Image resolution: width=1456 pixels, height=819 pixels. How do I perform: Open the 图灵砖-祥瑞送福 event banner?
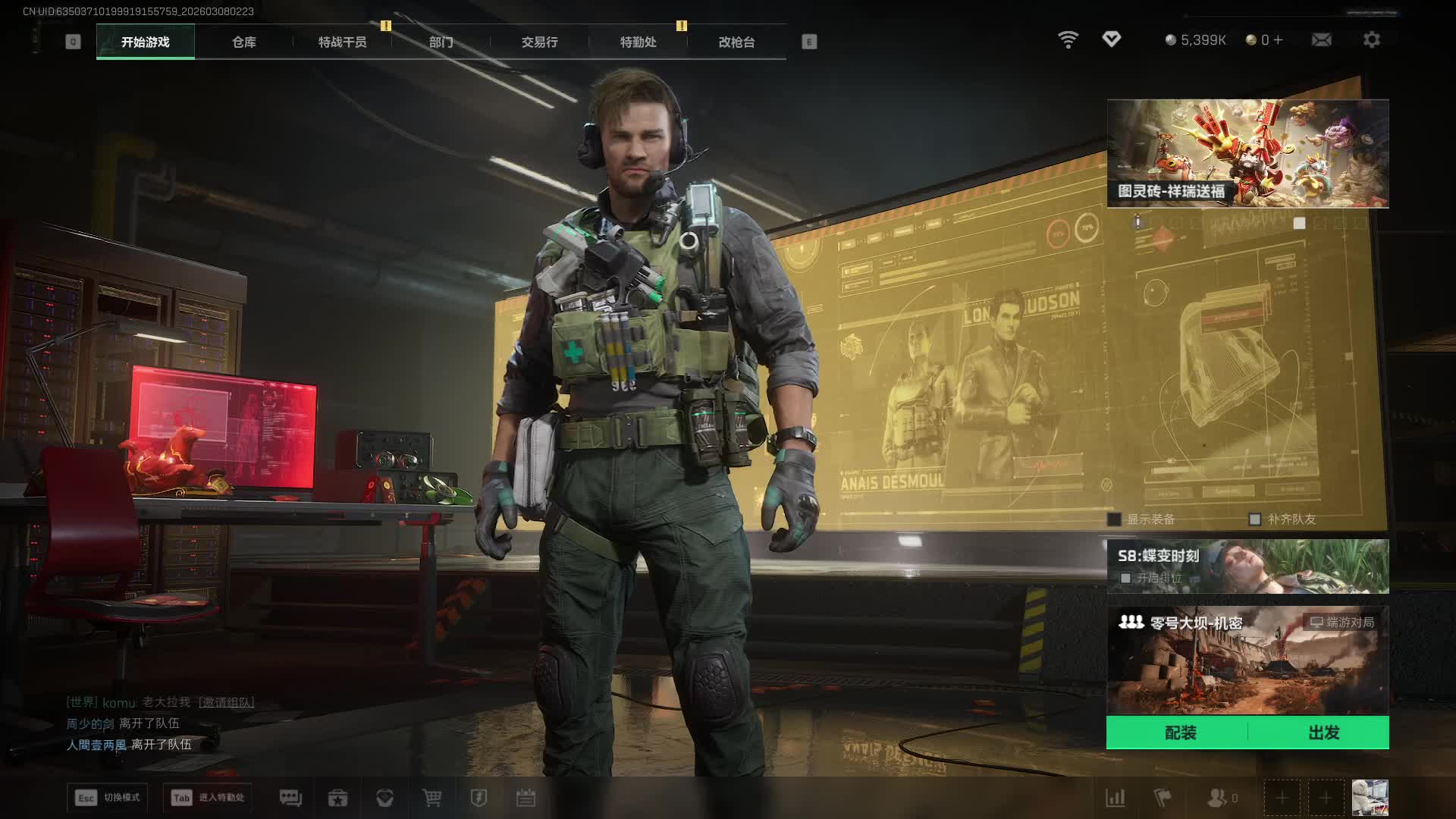1247,153
